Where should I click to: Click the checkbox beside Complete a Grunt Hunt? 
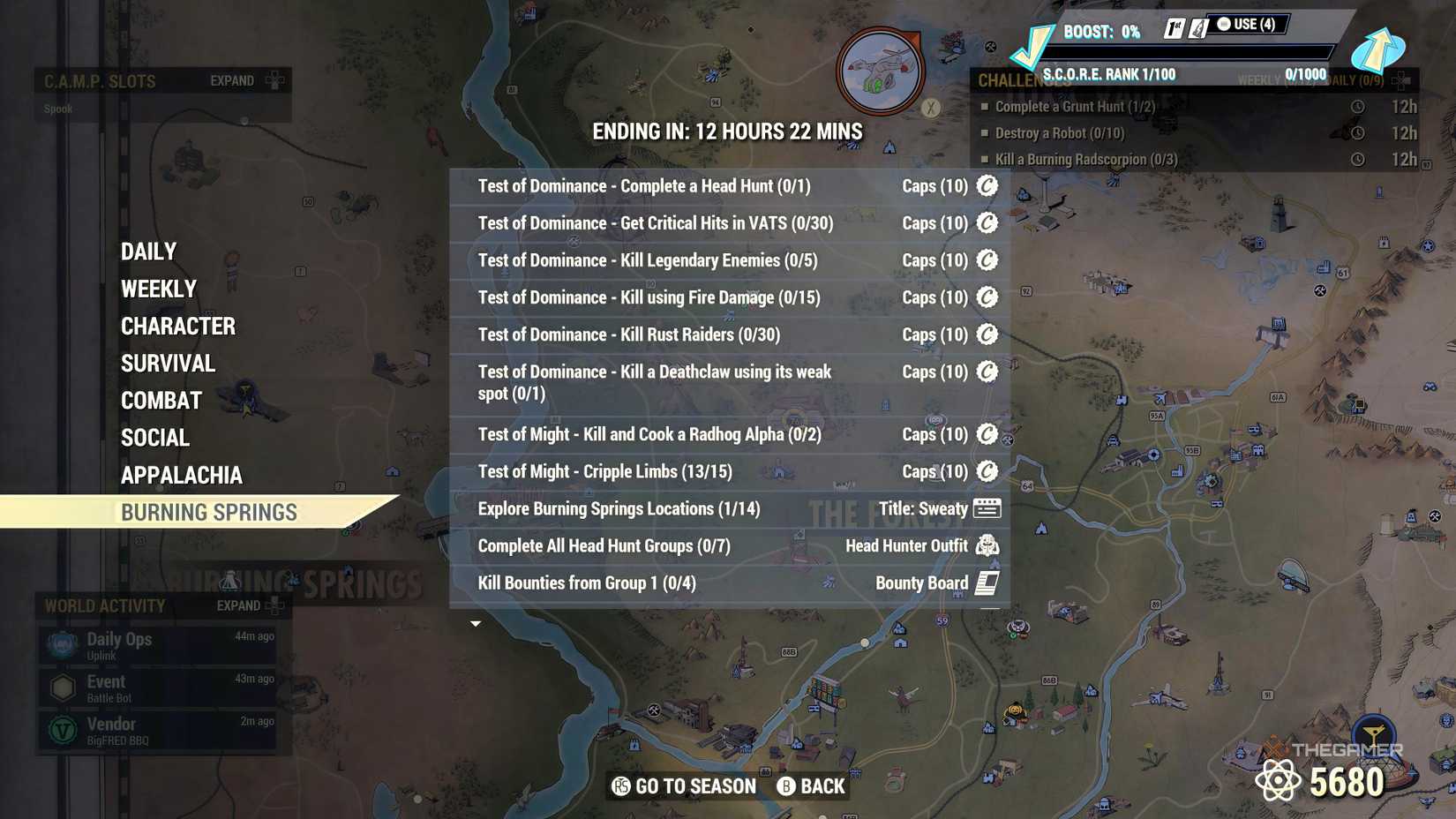click(x=986, y=106)
